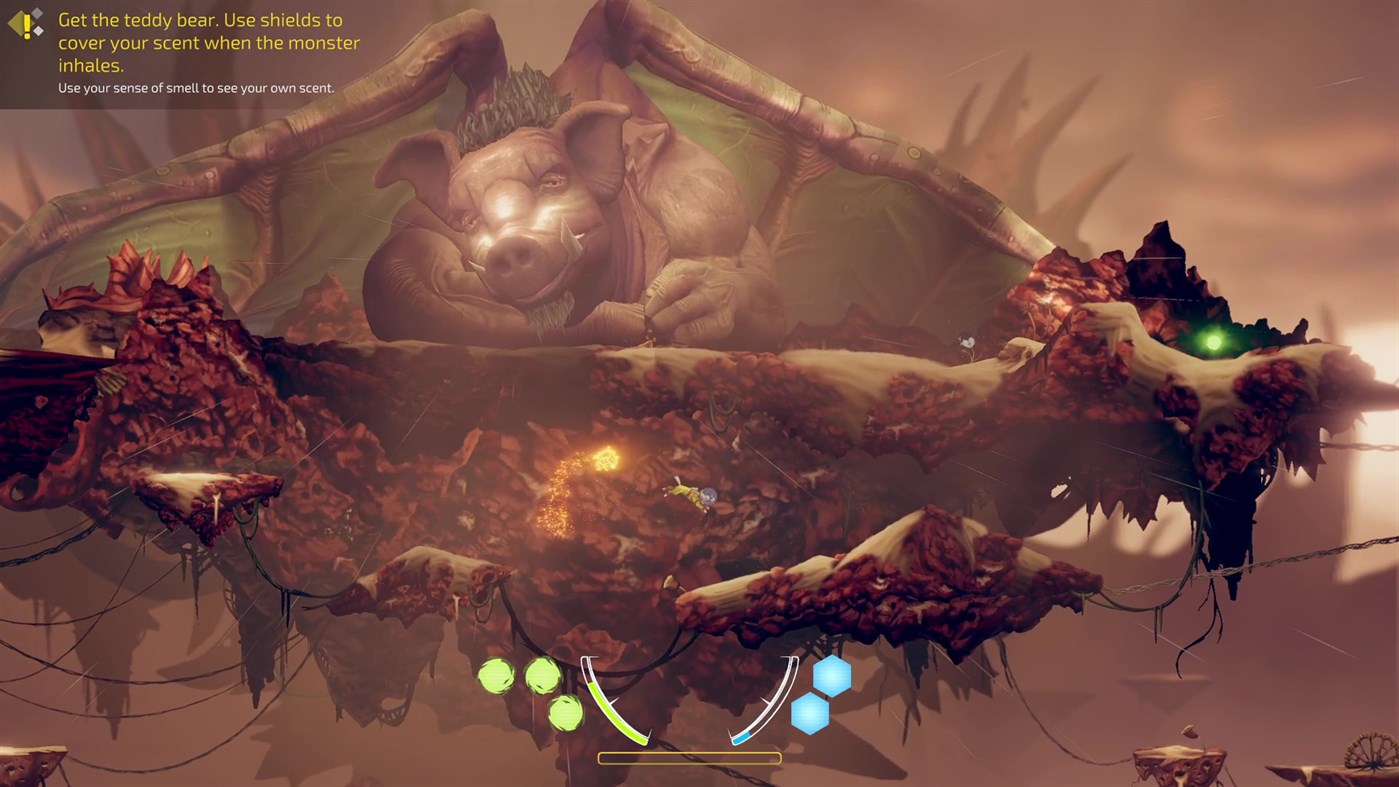The width and height of the screenshot is (1399, 787).
Task: Click the lower green energy orb
Action: tap(565, 715)
